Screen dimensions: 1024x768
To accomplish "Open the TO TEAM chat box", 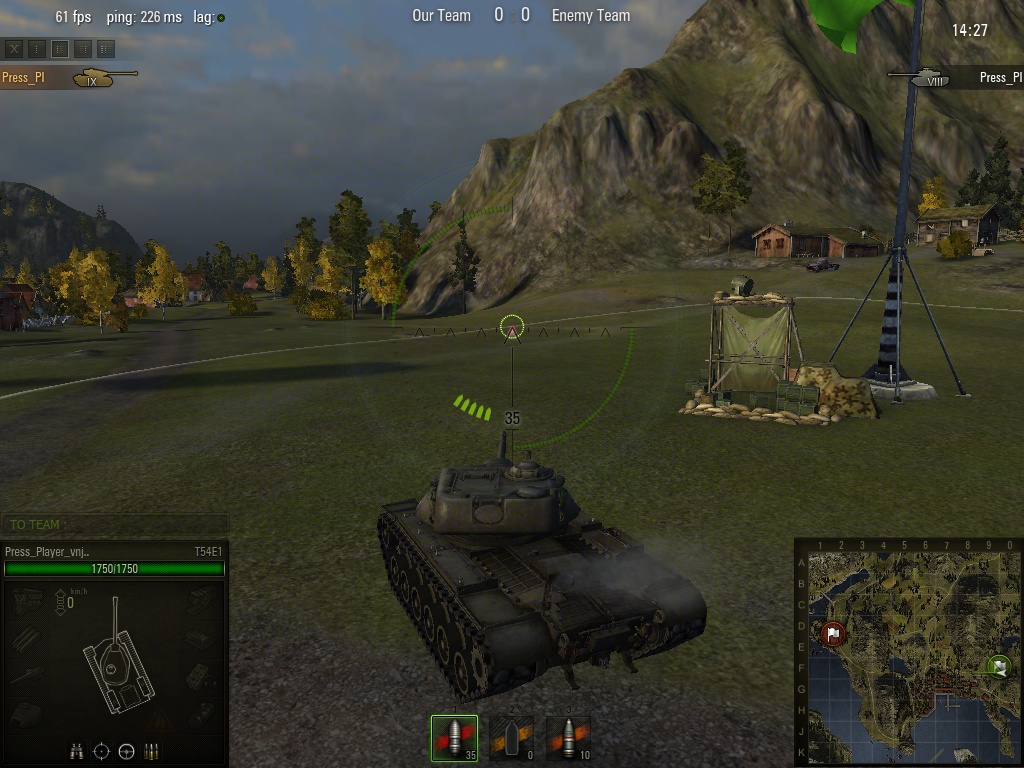I will (x=115, y=524).
